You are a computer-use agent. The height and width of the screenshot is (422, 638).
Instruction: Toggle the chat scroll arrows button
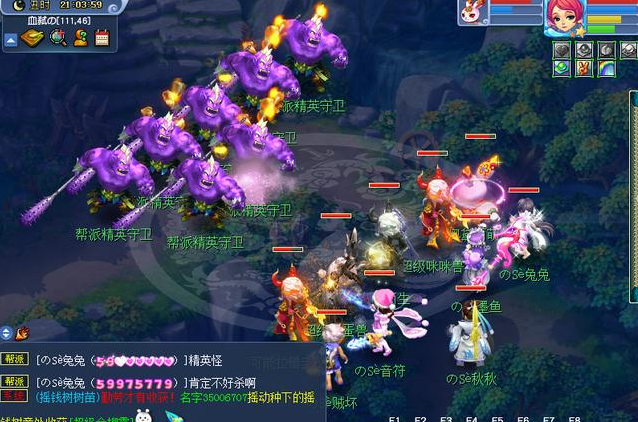click(6, 333)
